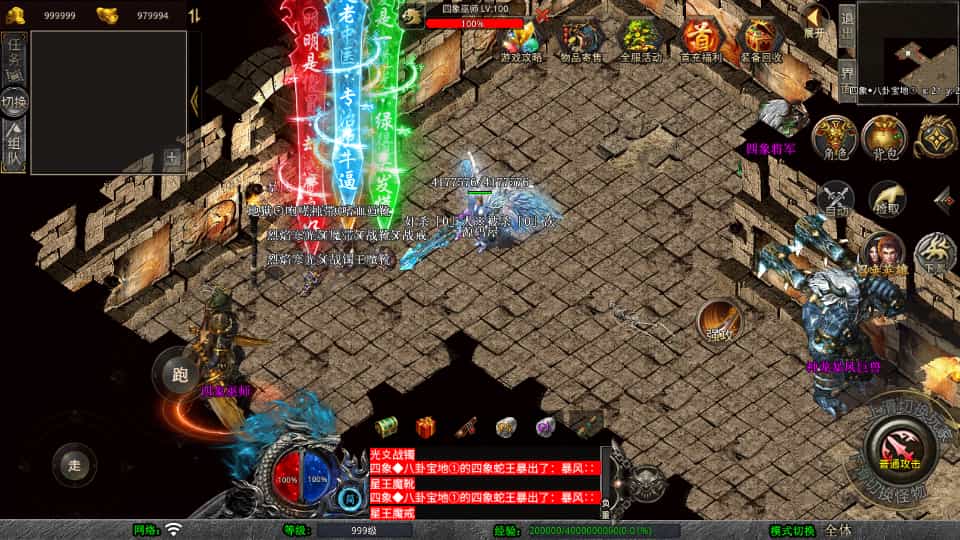Switch to the 任务 quest tab
Screen dimensions: 960x540
[x=15, y=57]
